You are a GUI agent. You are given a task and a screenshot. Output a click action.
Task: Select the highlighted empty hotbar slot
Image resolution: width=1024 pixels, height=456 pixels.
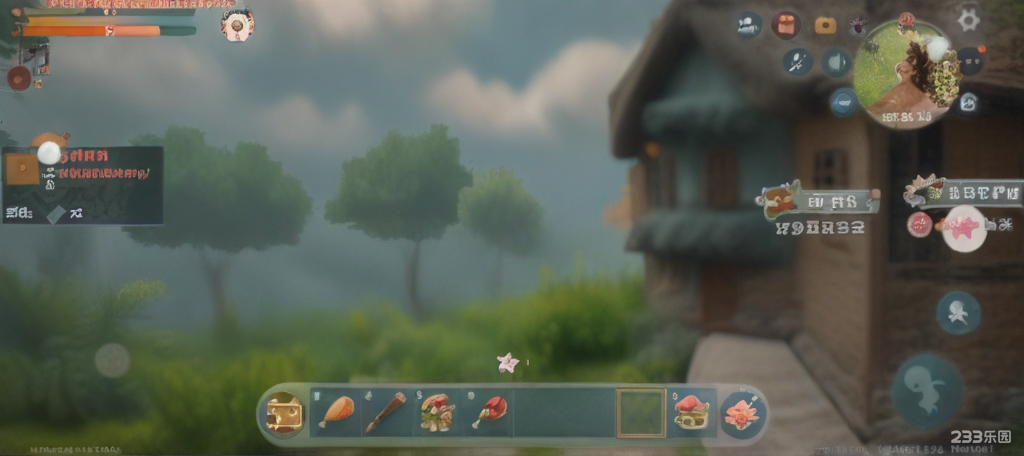(640, 412)
